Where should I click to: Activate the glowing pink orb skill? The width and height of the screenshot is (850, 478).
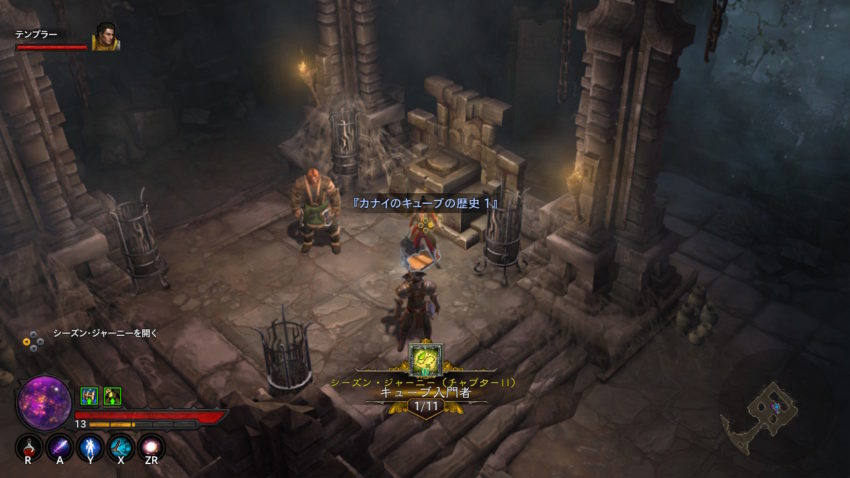pos(151,447)
